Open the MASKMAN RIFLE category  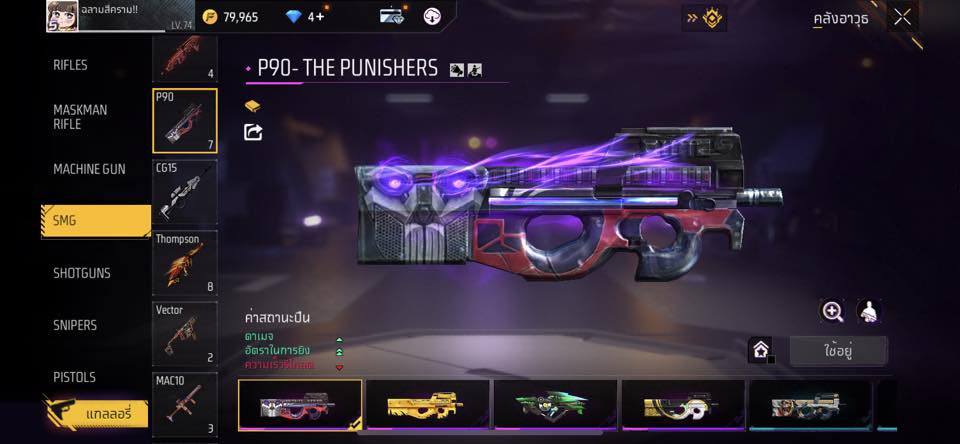click(x=80, y=117)
